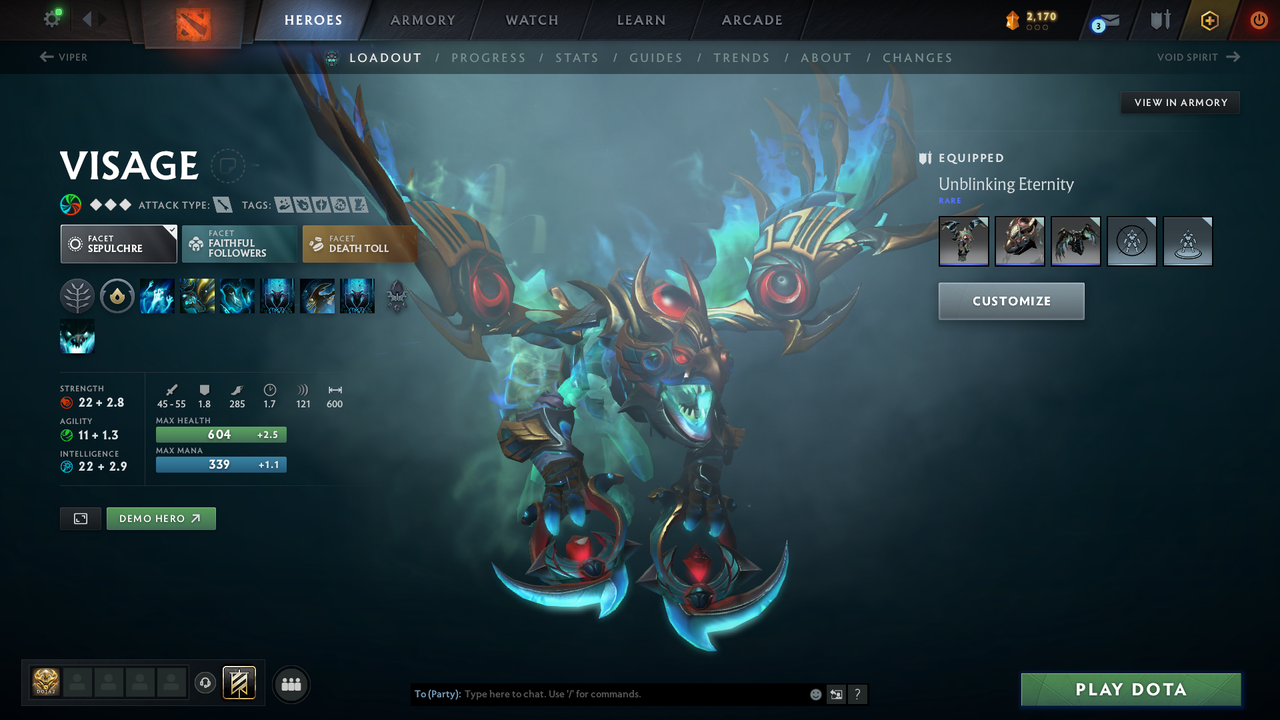Select the Sepulchre facet

[x=118, y=243]
